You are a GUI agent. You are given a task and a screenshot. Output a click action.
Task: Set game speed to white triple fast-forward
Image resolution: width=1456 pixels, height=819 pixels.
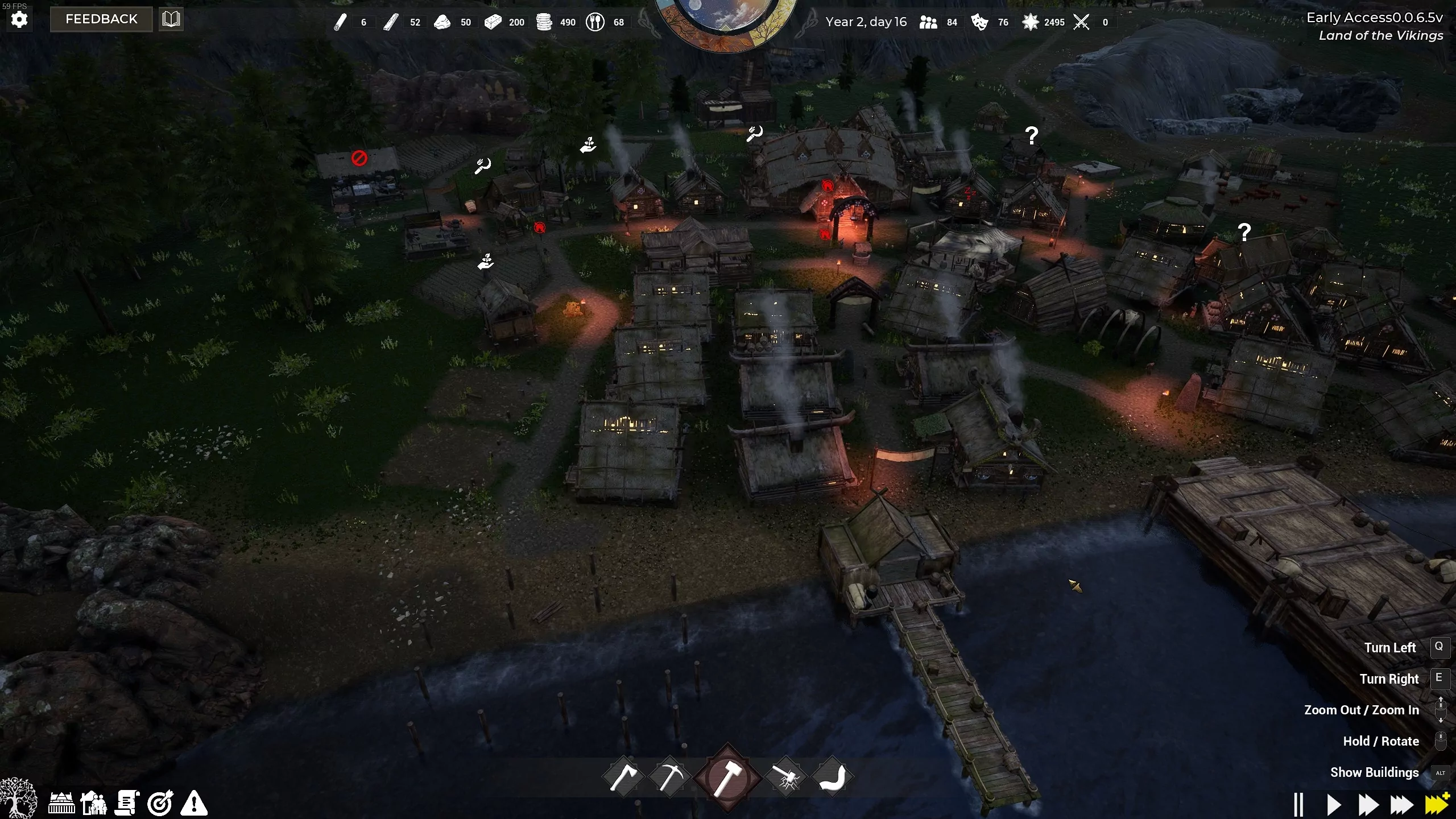1402,804
